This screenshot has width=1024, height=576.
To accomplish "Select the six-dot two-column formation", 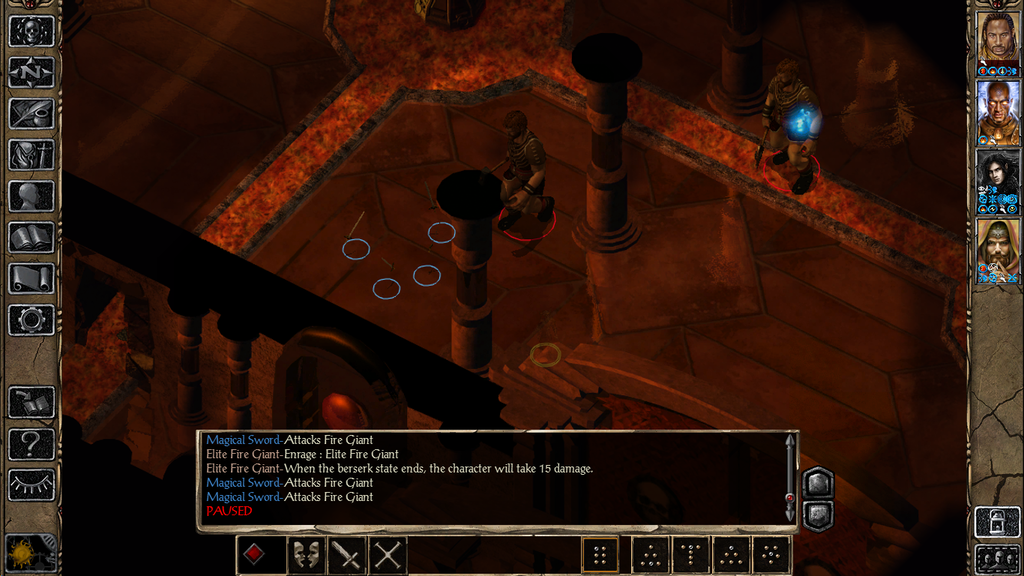I will point(600,555).
